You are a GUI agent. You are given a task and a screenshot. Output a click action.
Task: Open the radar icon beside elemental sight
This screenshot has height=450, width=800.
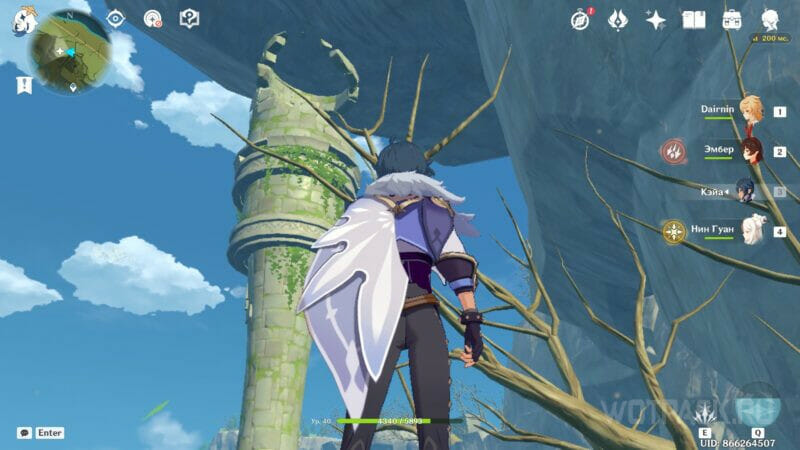[x=152, y=18]
